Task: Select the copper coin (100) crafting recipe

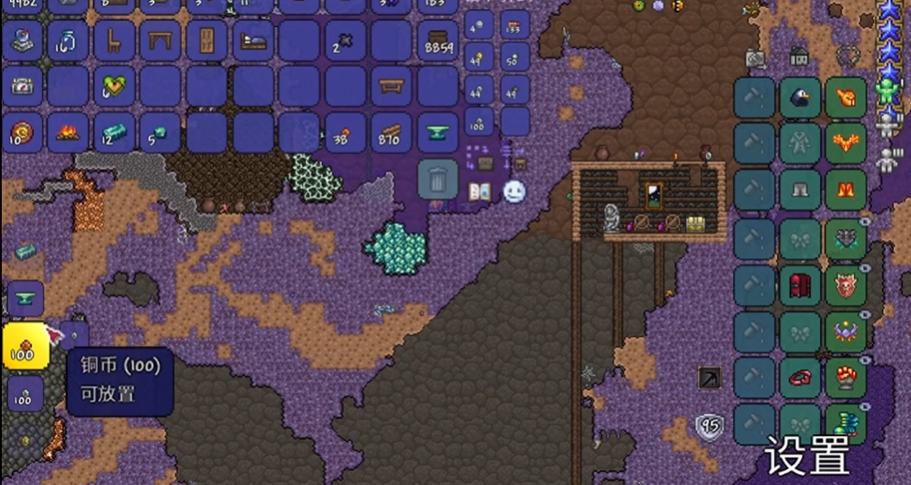Action: tap(24, 347)
